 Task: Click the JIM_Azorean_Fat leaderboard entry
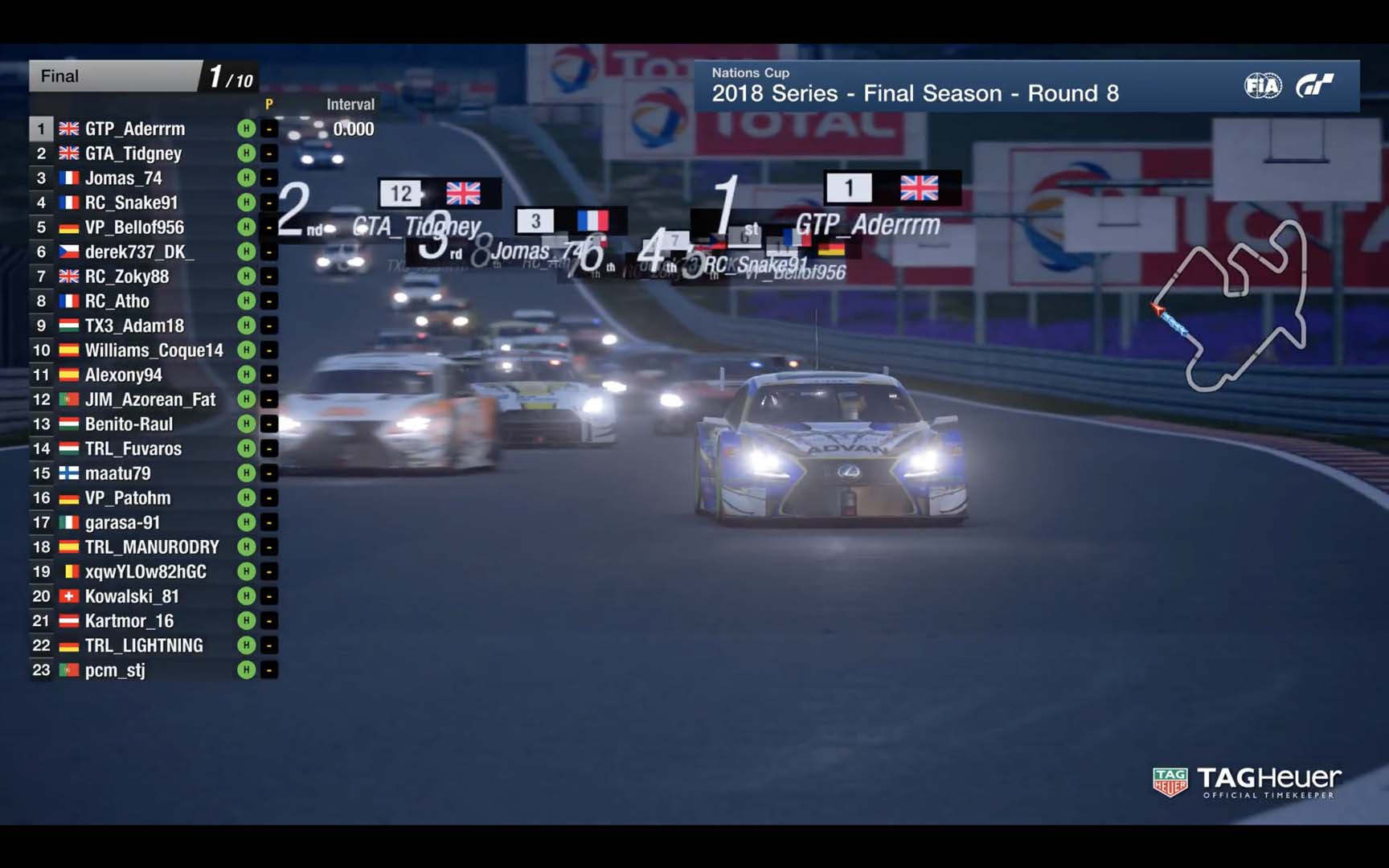click(x=150, y=399)
